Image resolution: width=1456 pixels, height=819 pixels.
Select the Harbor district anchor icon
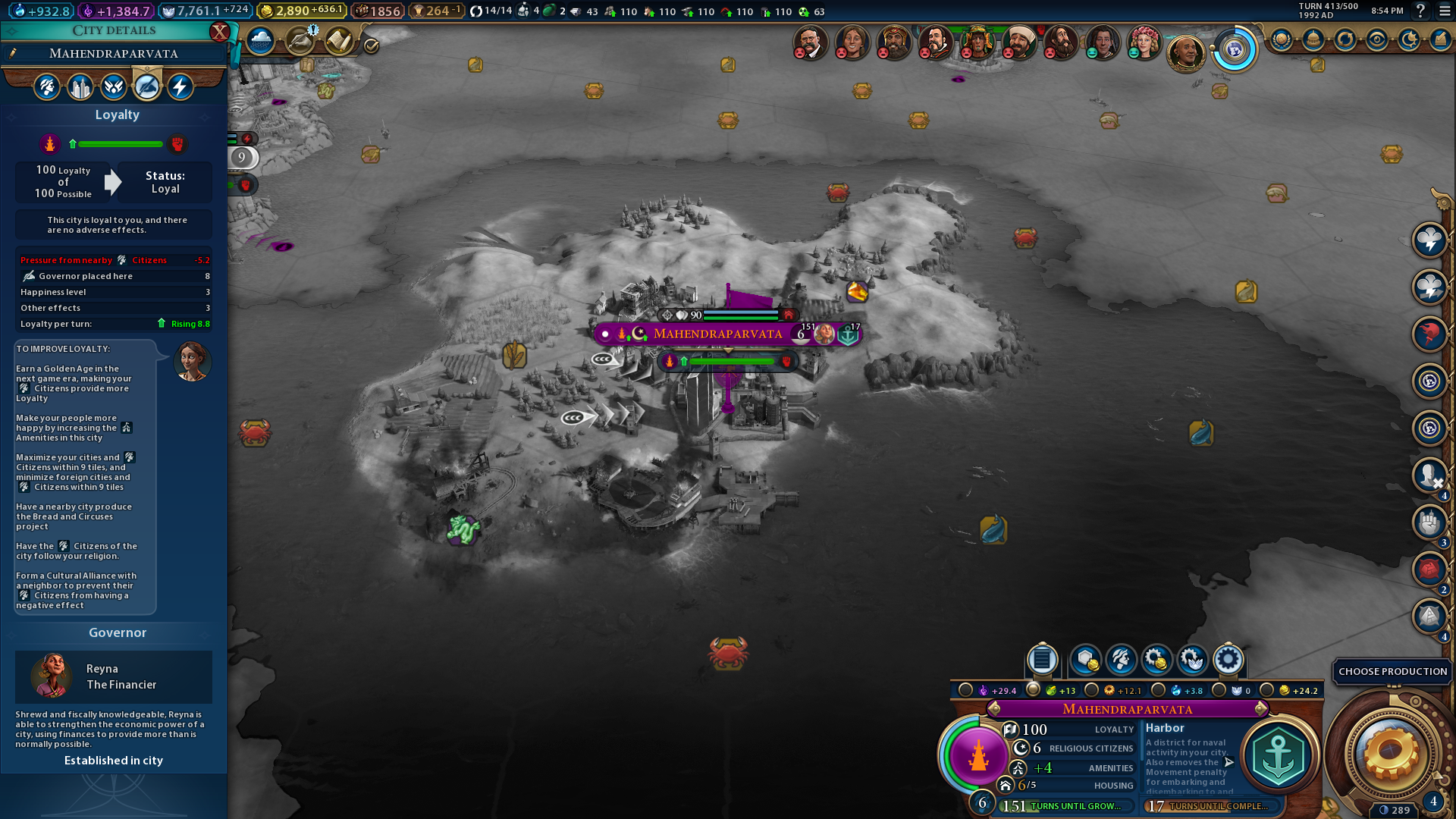click(1279, 755)
